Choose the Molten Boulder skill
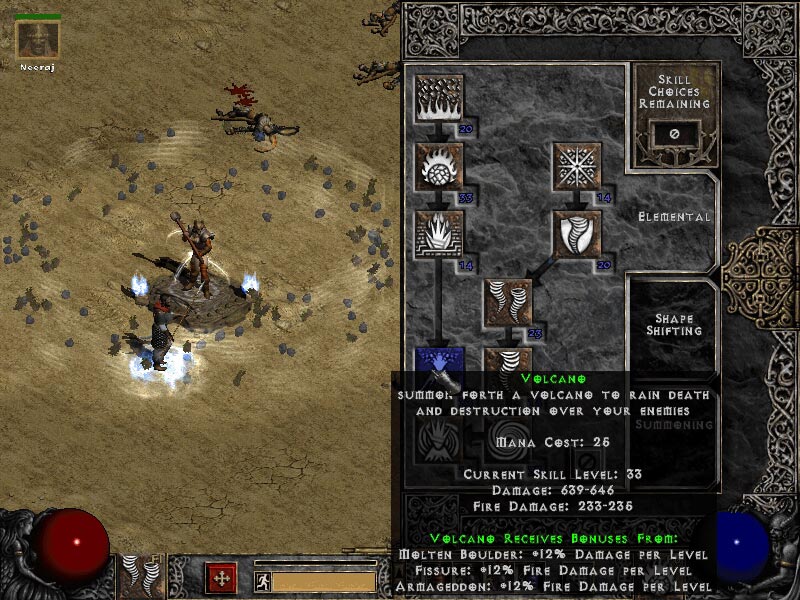This screenshot has height=600, width=800. pyautogui.click(x=438, y=166)
